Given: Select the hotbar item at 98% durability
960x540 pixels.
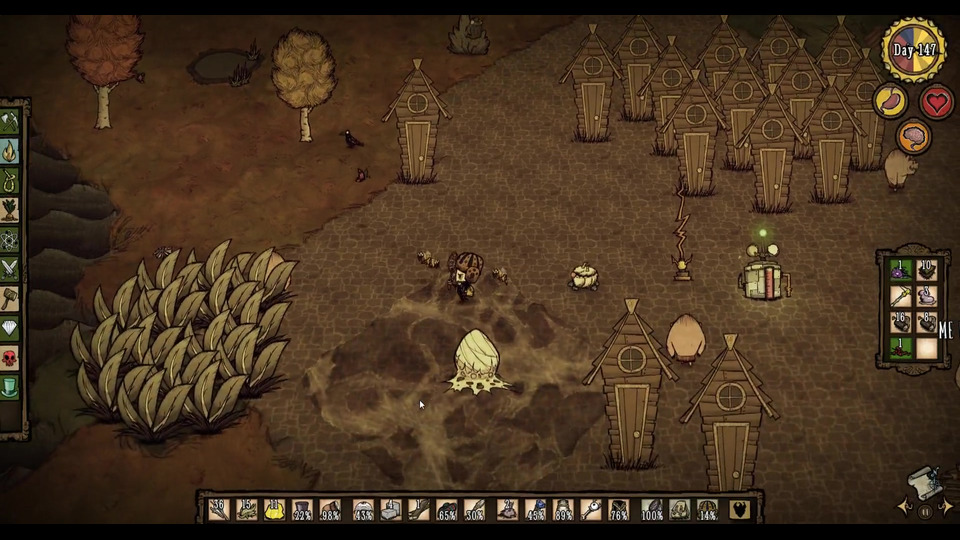Looking at the screenshot, I should coord(330,509).
